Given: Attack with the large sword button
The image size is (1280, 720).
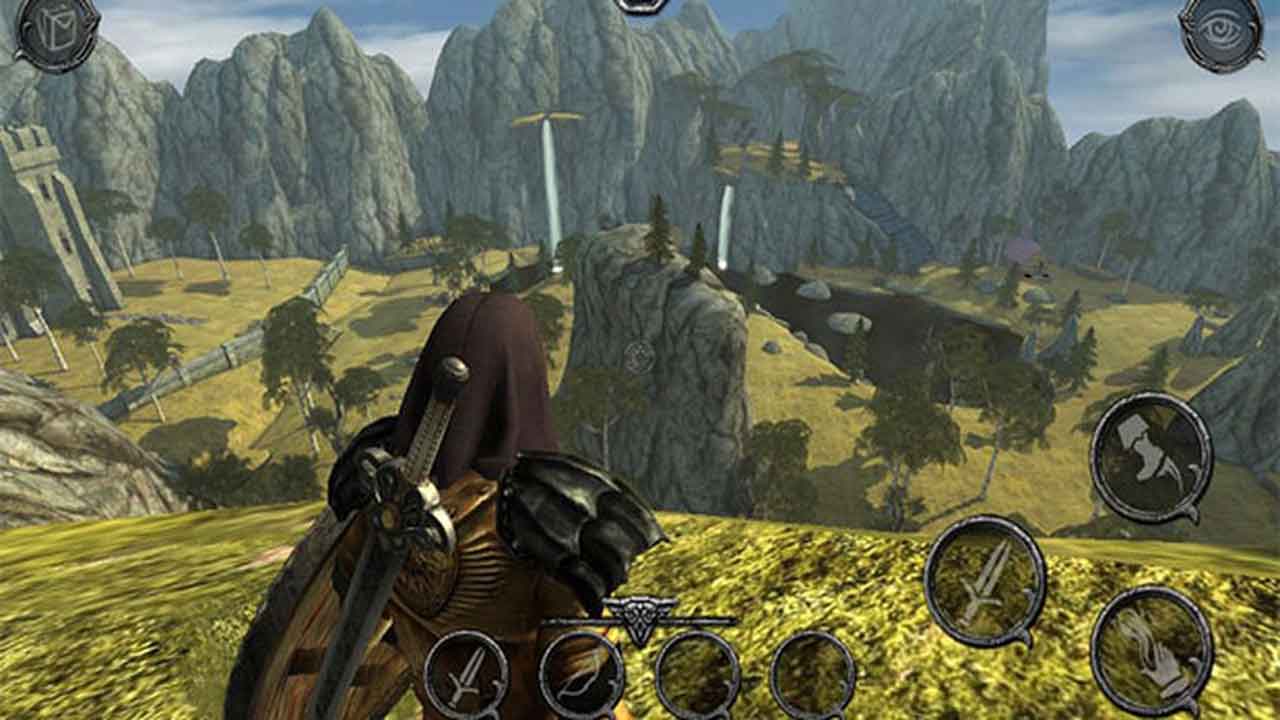Looking at the screenshot, I should coord(985,579).
